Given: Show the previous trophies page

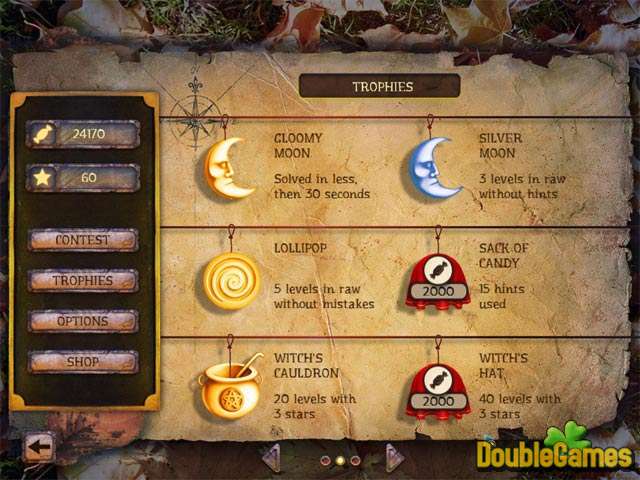Looking at the screenshot, I should 270,458.
